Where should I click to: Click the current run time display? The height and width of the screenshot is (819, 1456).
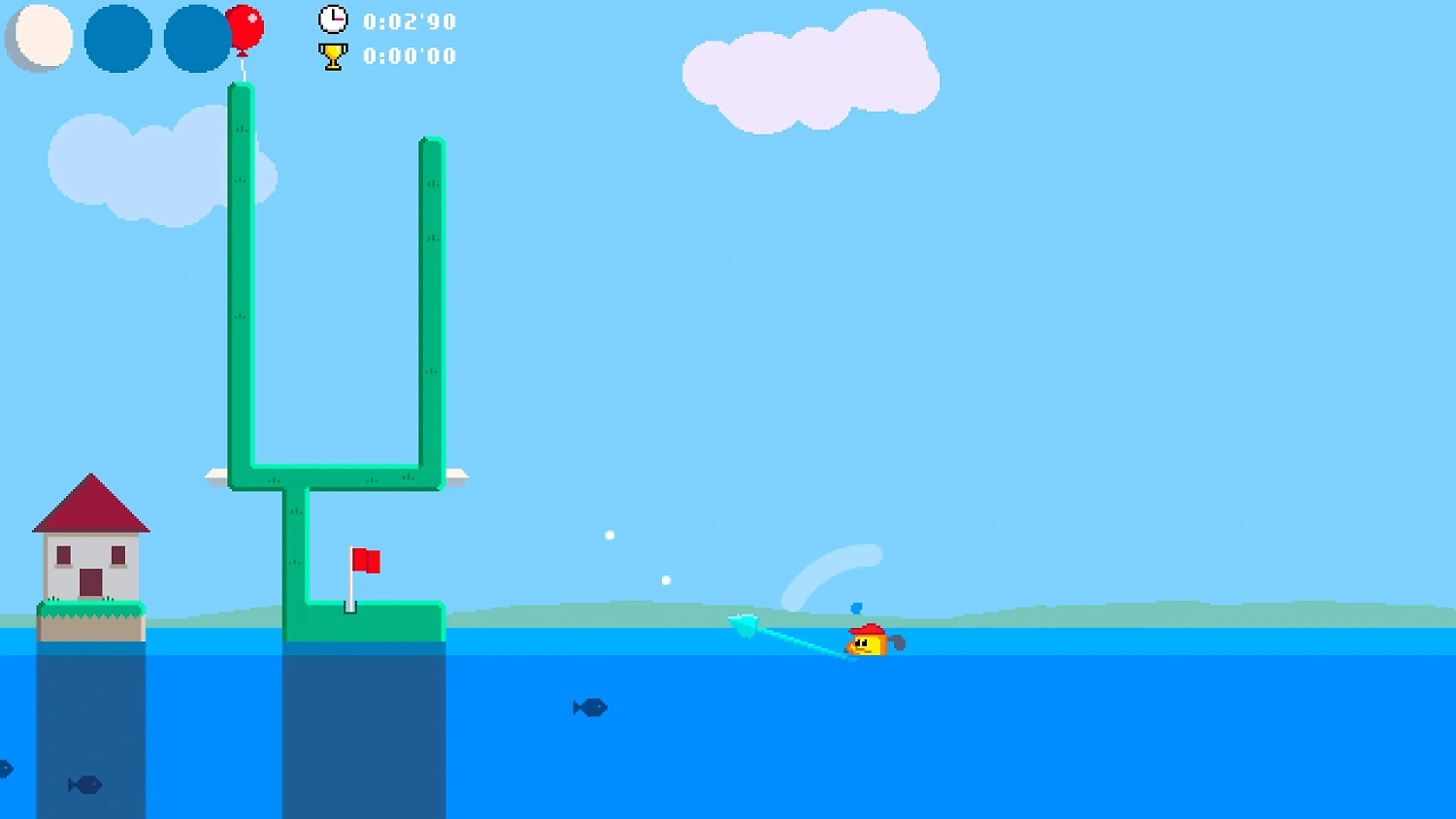point(409,20)
